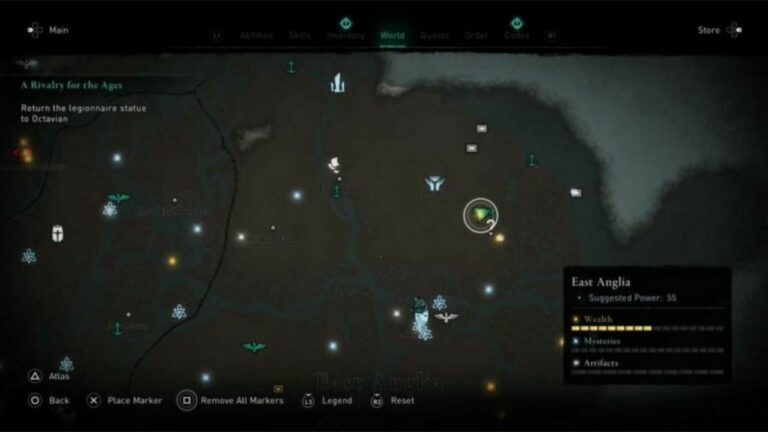
Task: Open the Store
Action: (709, 30)
